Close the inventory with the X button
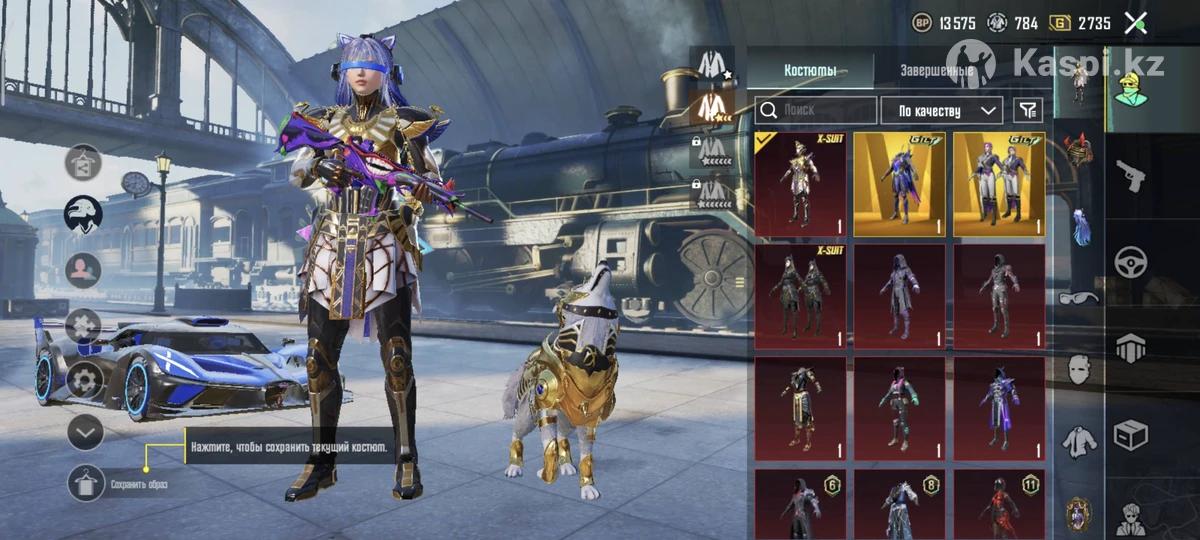Screen dimensions: 1200x540 pyautogui.click(x=1135, y=23)
